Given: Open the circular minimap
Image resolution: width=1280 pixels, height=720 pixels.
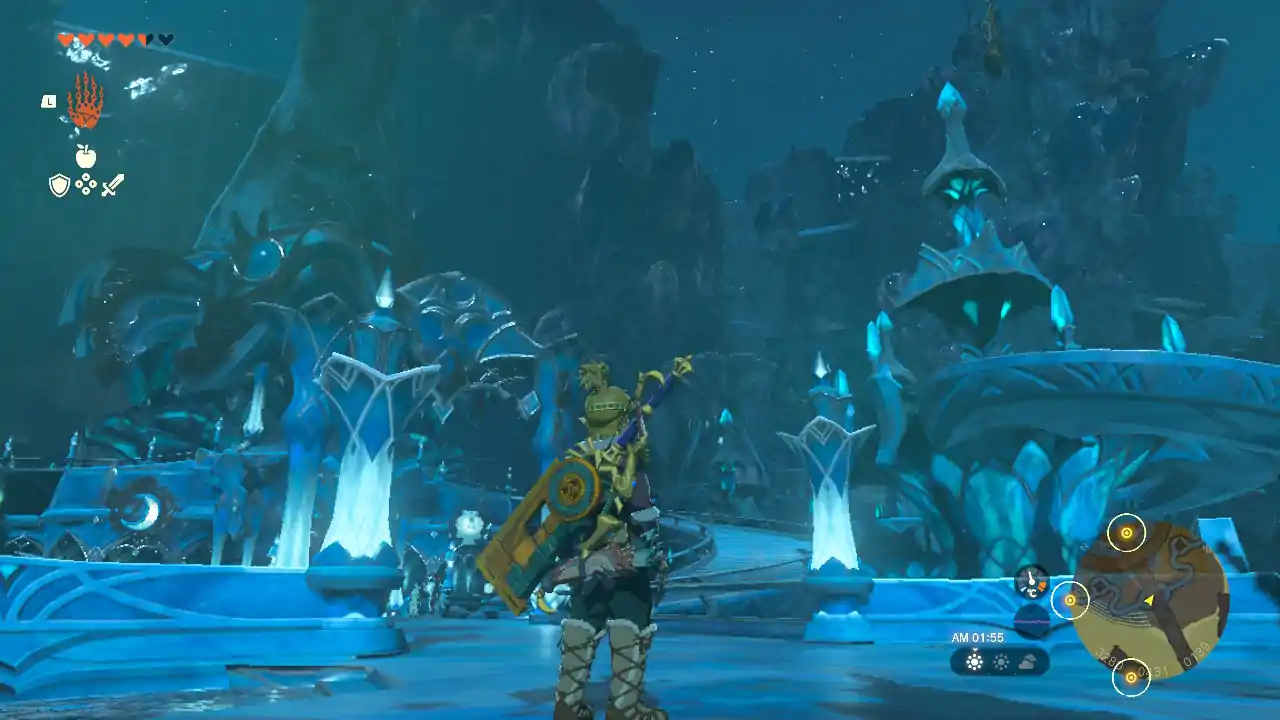Looking at the screenshot, I should pyautogui.click(x=1150, y=600).
